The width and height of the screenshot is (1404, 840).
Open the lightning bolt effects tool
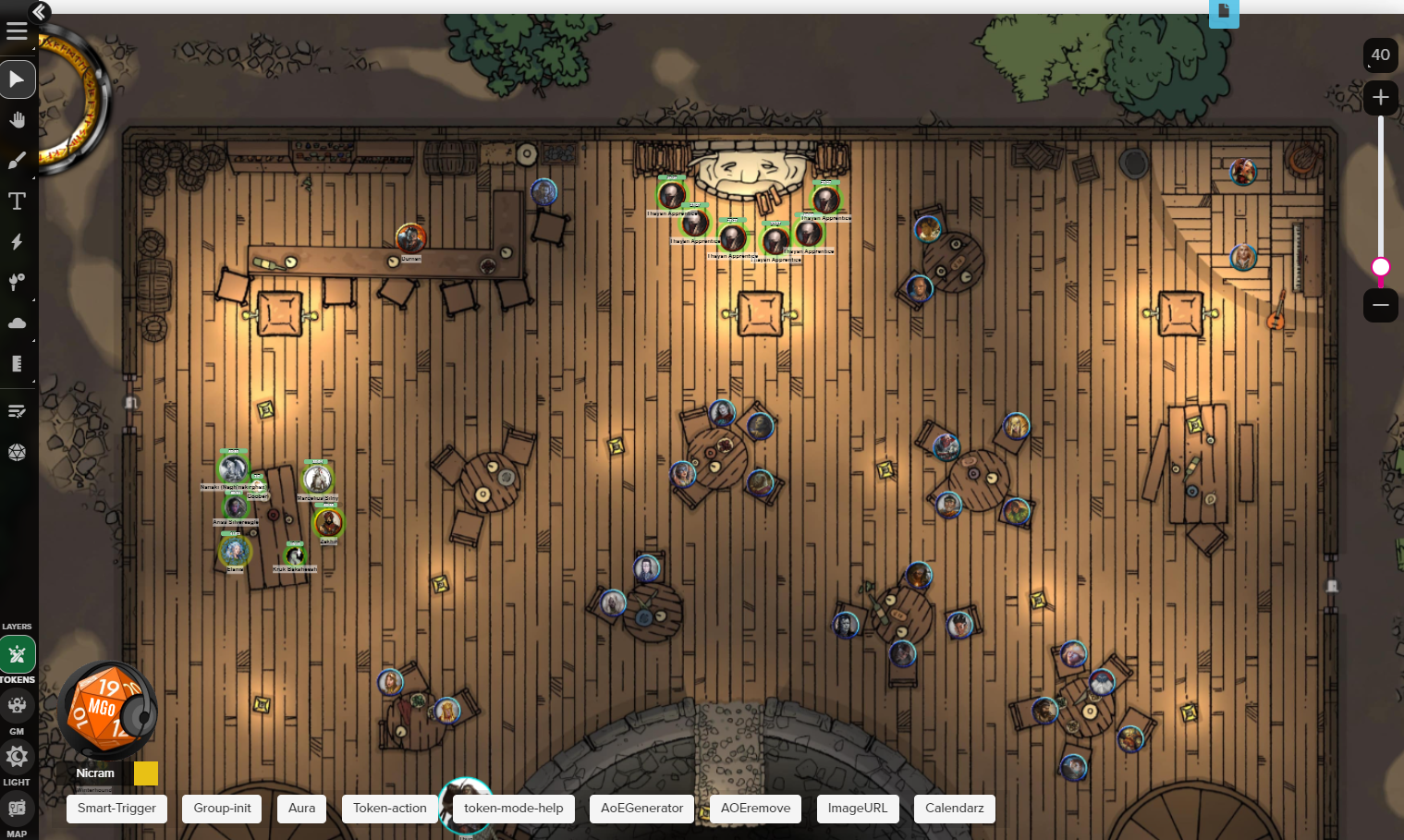click(x=17, y=242)
